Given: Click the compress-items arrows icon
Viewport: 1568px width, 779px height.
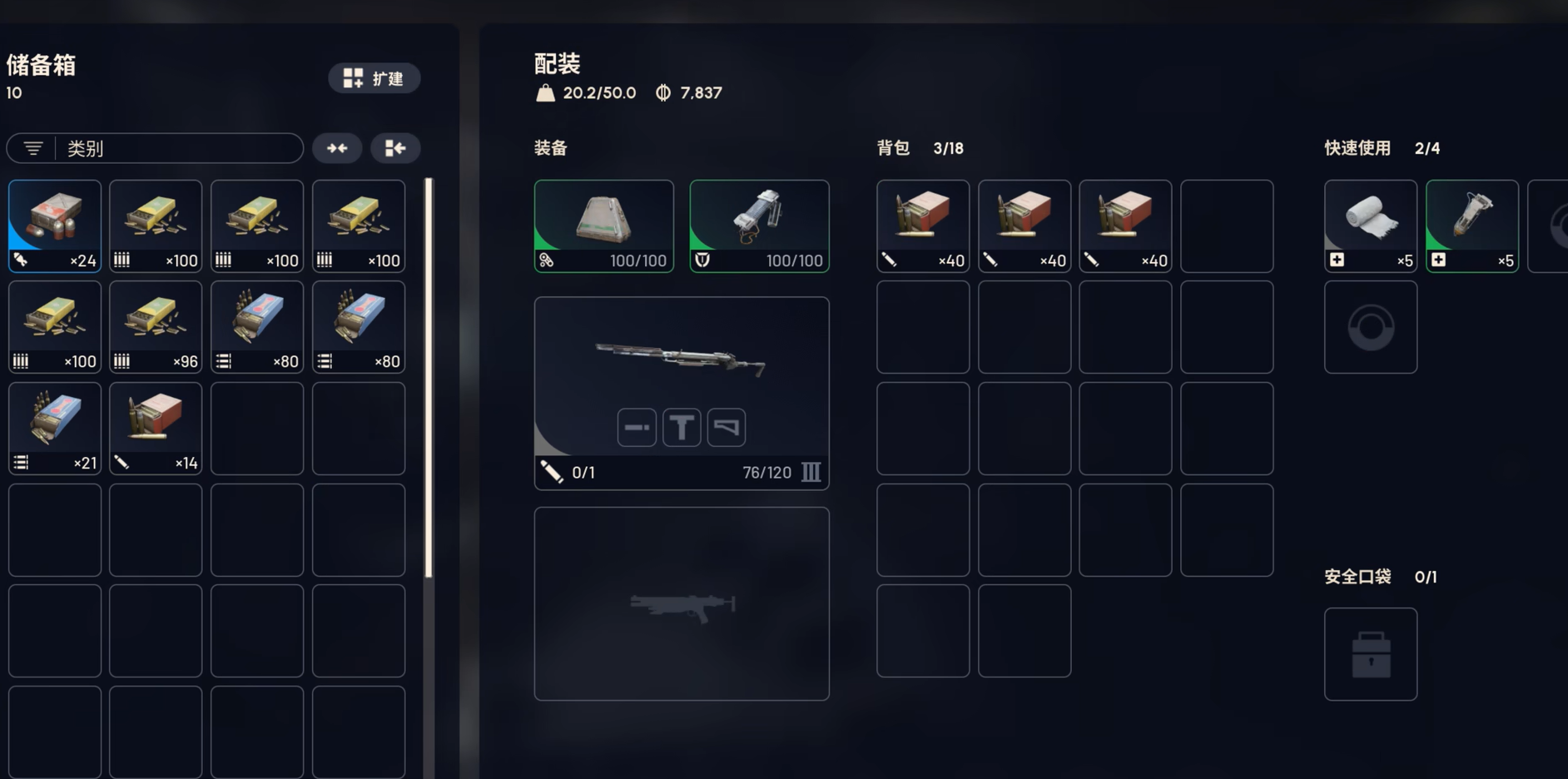Looking at the screenshot, I should click(x=337, y=147).
